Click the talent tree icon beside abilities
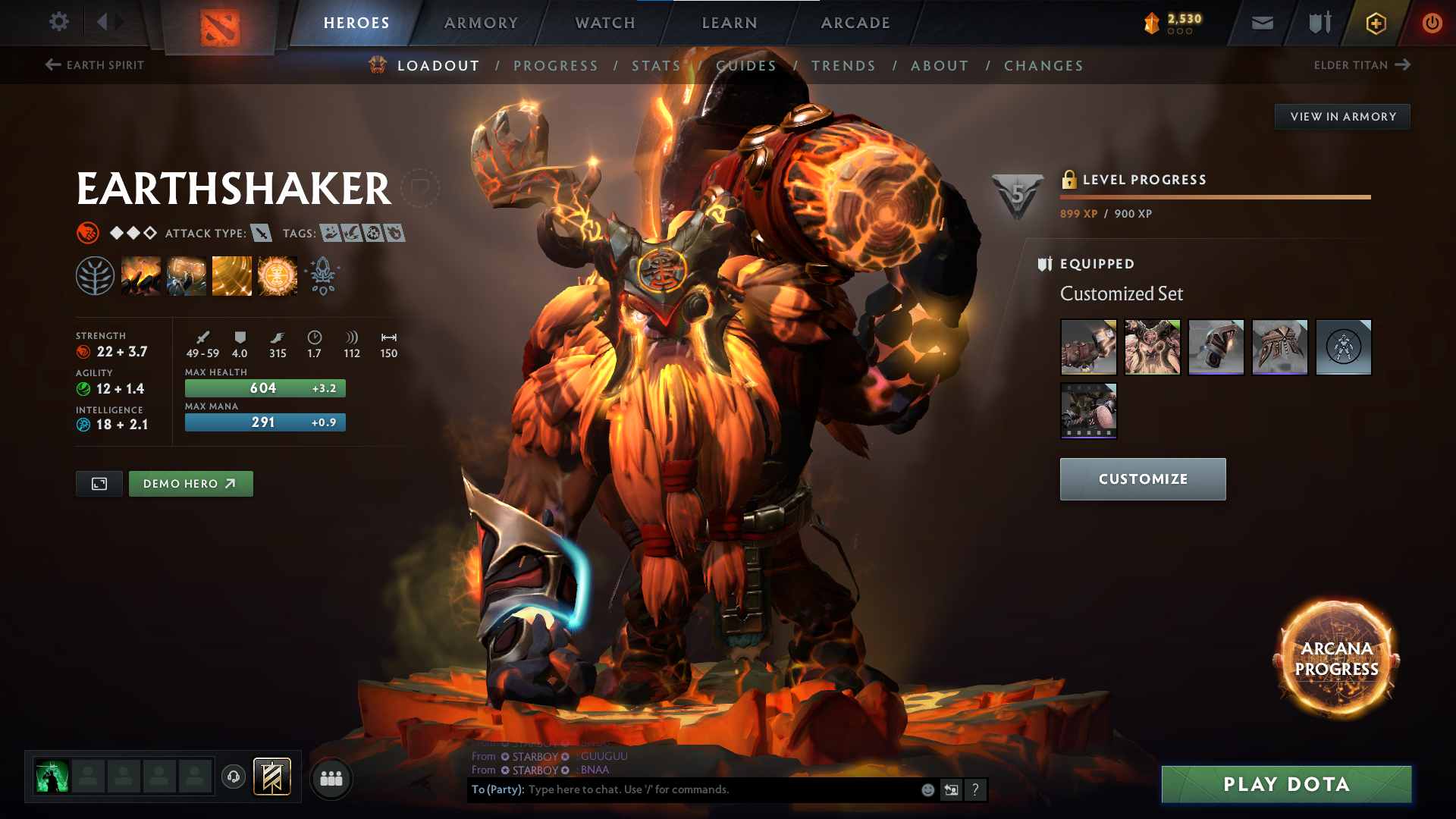 pos(97,275)
